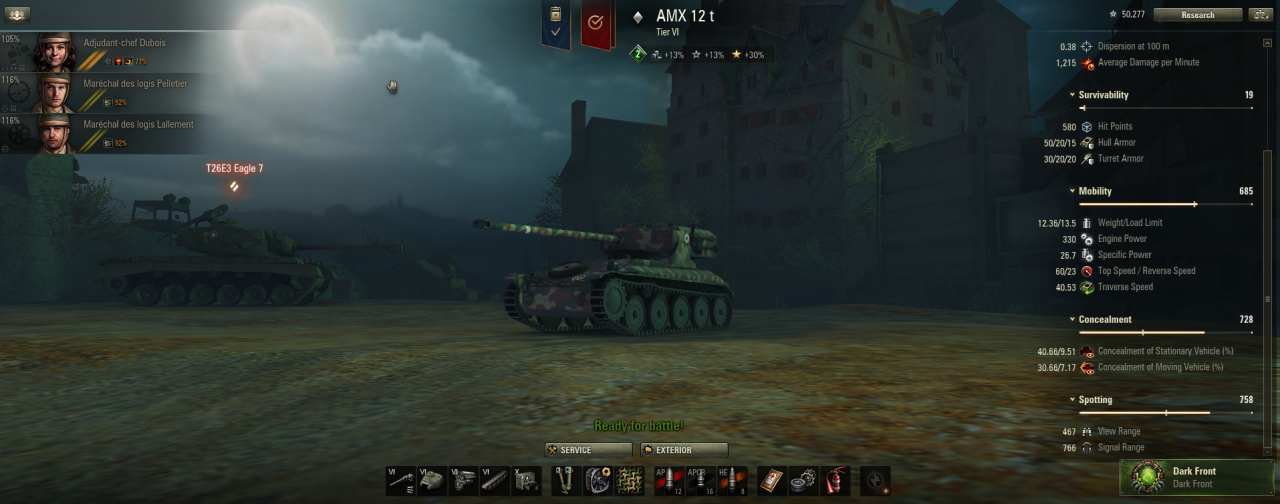Collapse the Mobility stats section
Viewport: 1280px width, 504px height.
click(1072, 191)
